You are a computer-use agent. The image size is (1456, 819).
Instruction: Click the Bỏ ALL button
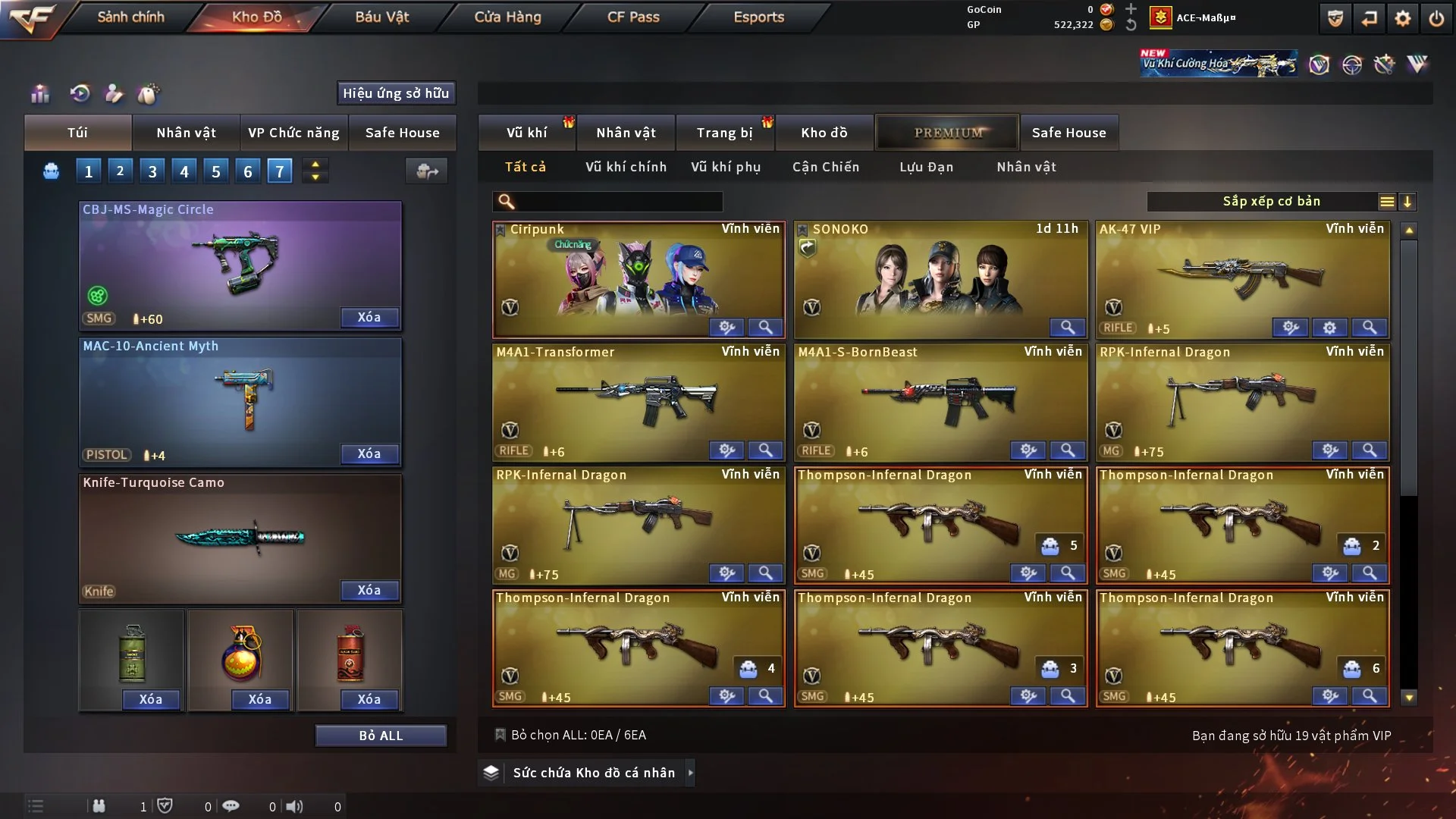tap(381, 736)
